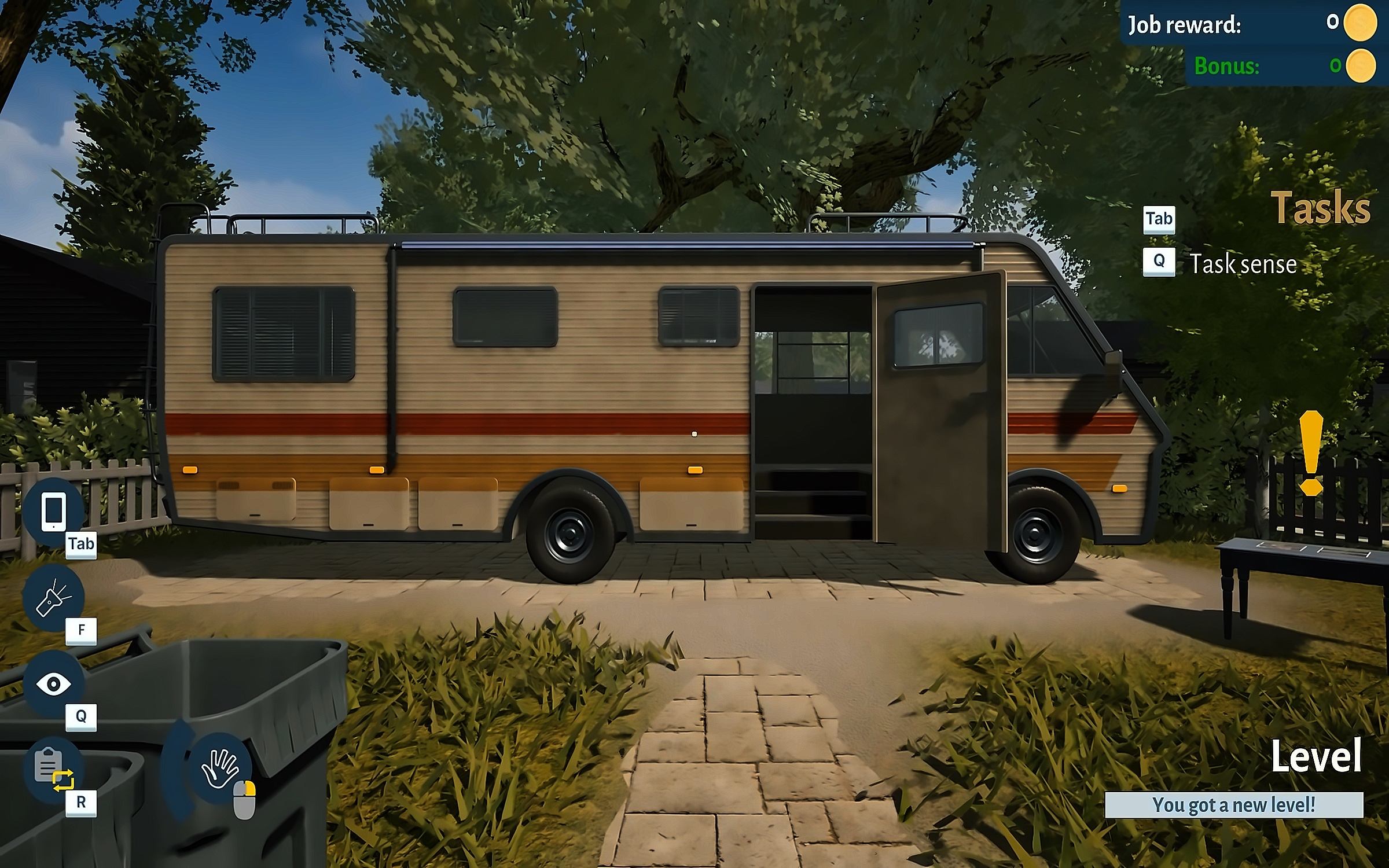Click the "You got a new level!" notification
1389x868 pixels.
(x=1233, y=805)
